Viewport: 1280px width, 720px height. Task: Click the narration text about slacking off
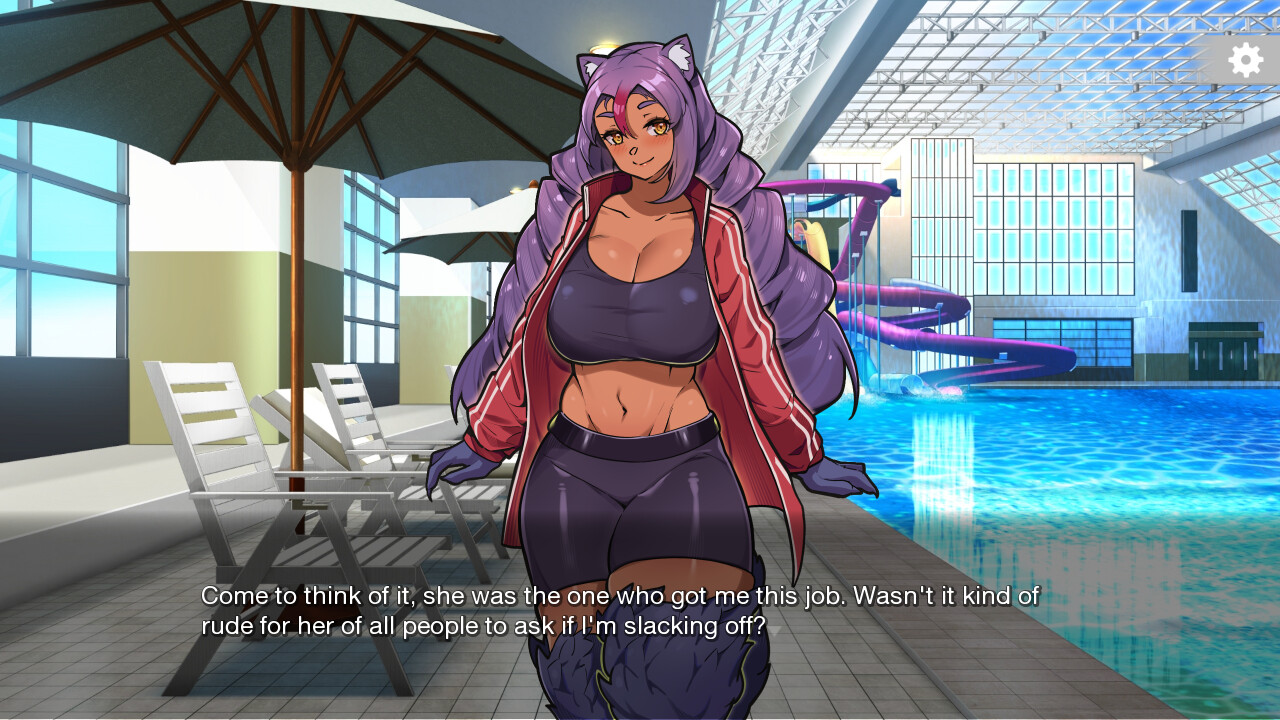pos(620,610)
